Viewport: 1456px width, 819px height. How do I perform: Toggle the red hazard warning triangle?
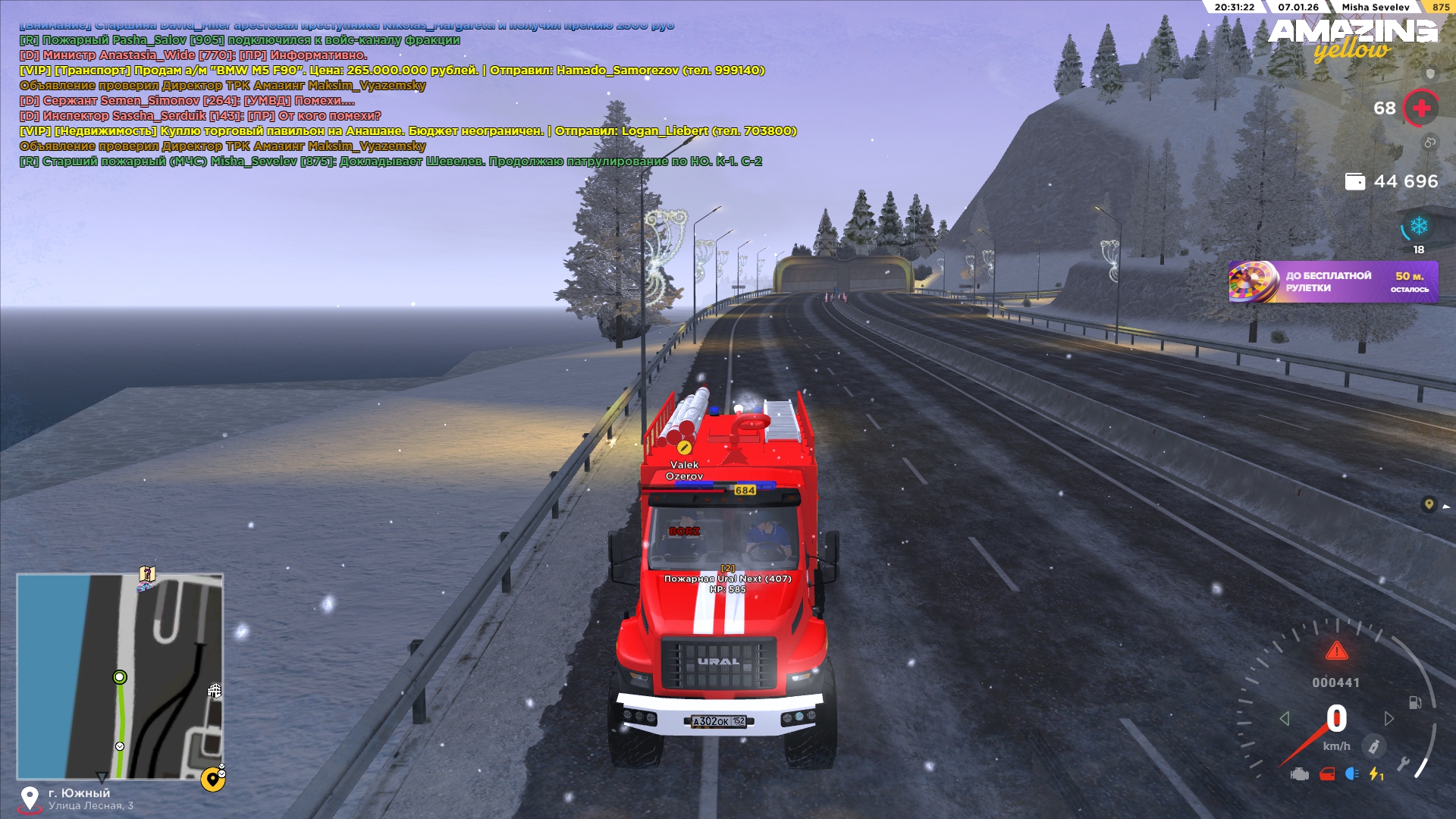coord(1336,651)
